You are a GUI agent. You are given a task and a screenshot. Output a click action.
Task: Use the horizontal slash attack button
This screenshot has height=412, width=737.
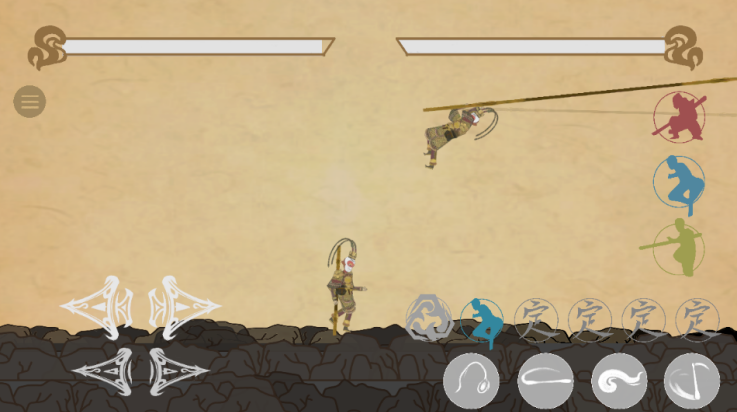pos(546,381)
